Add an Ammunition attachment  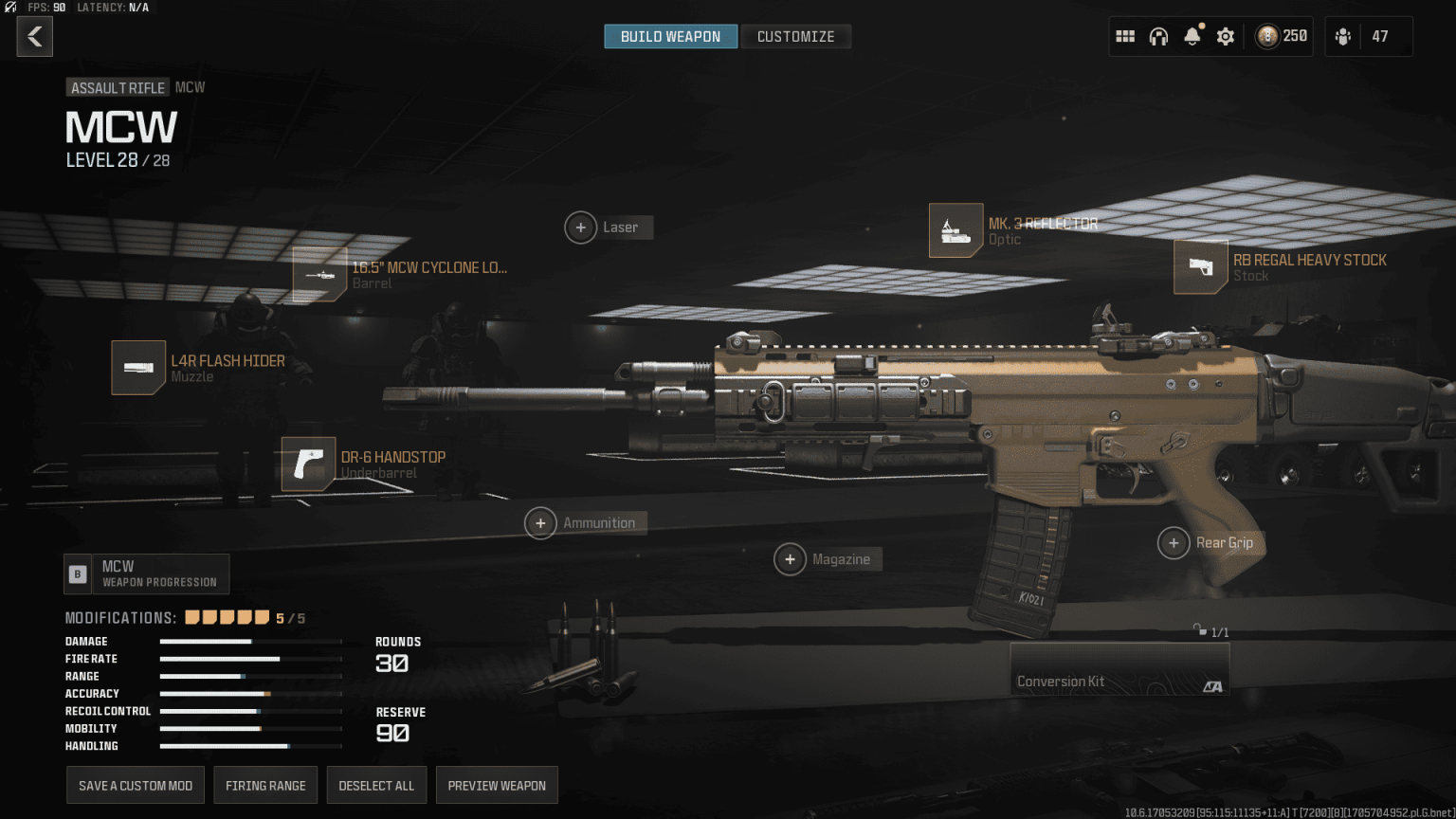point(540,523)
